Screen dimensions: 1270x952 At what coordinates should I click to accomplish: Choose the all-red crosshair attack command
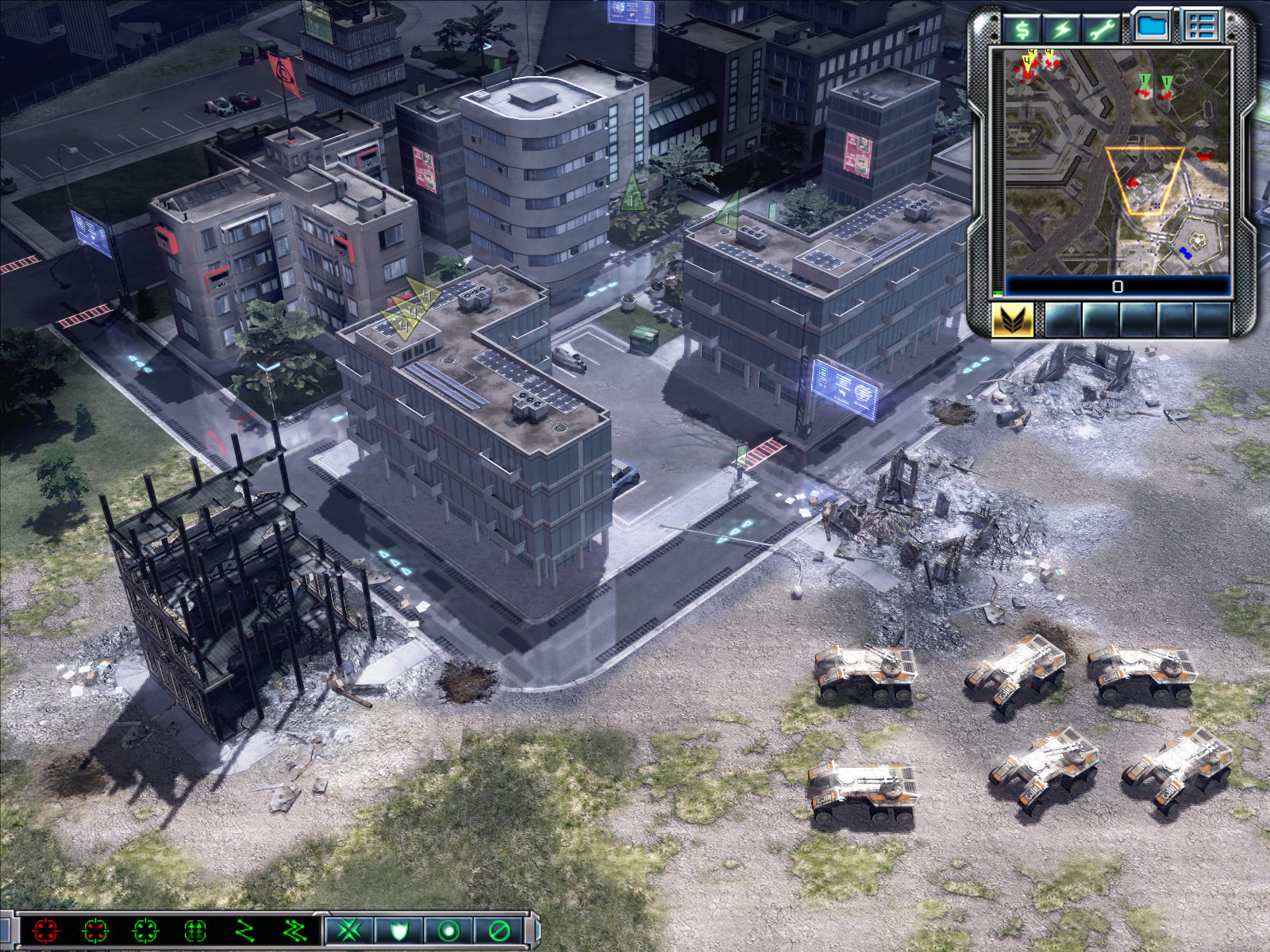pos(46,930)
